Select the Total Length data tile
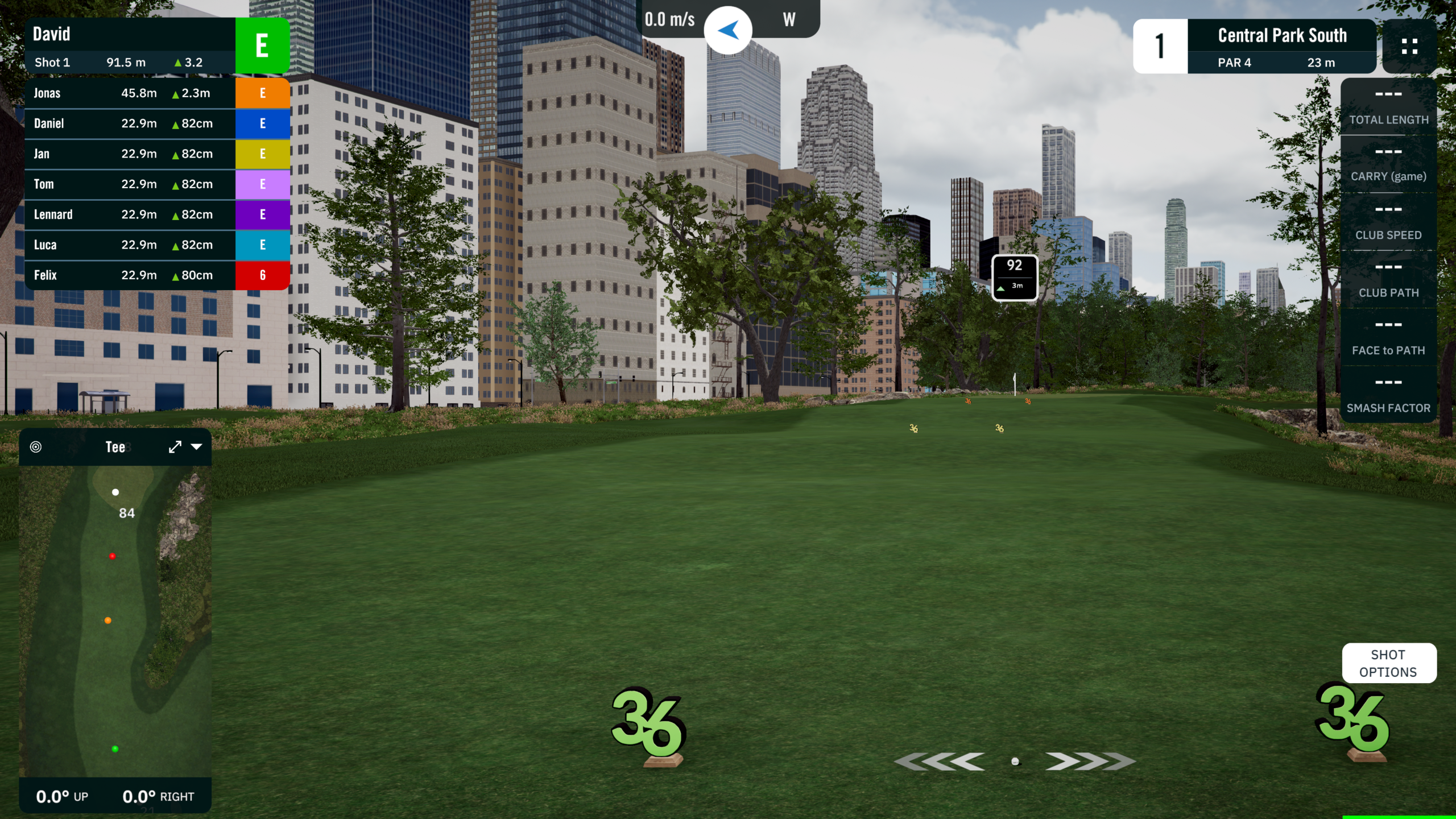The width and height of the screenshot is (1456, 819). pos(1388,107)
